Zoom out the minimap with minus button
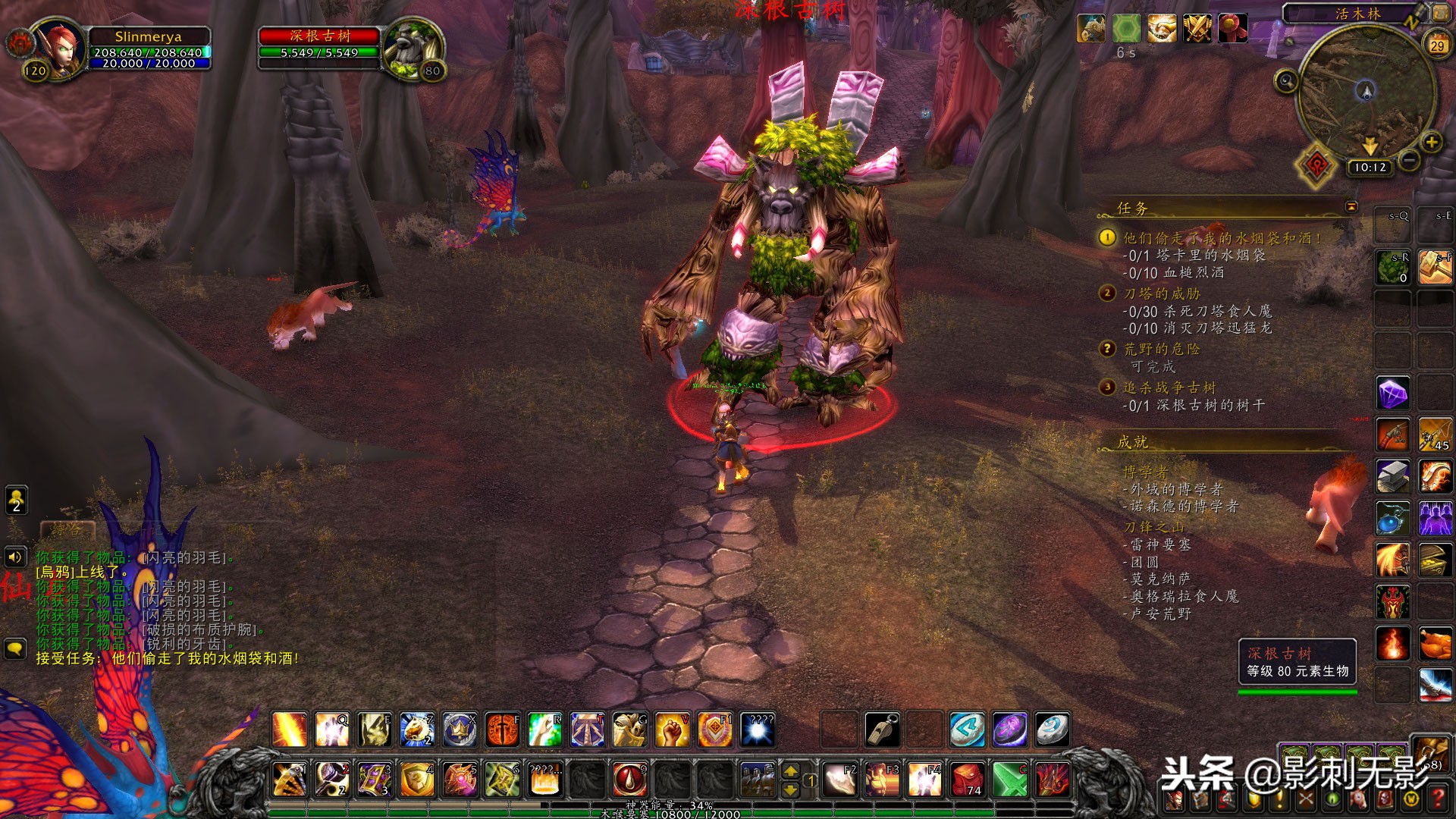 (1408, 160)
